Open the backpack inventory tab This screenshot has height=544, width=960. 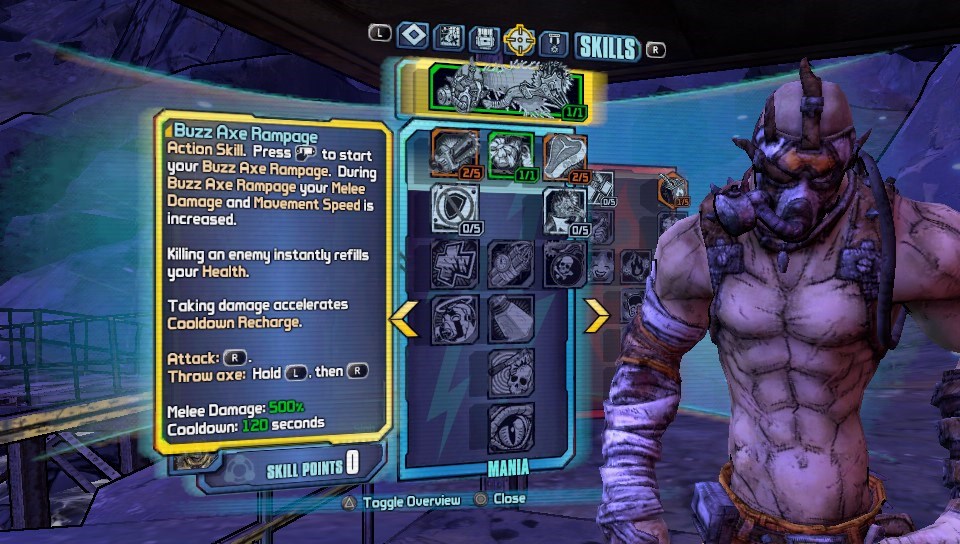(484, 40)
